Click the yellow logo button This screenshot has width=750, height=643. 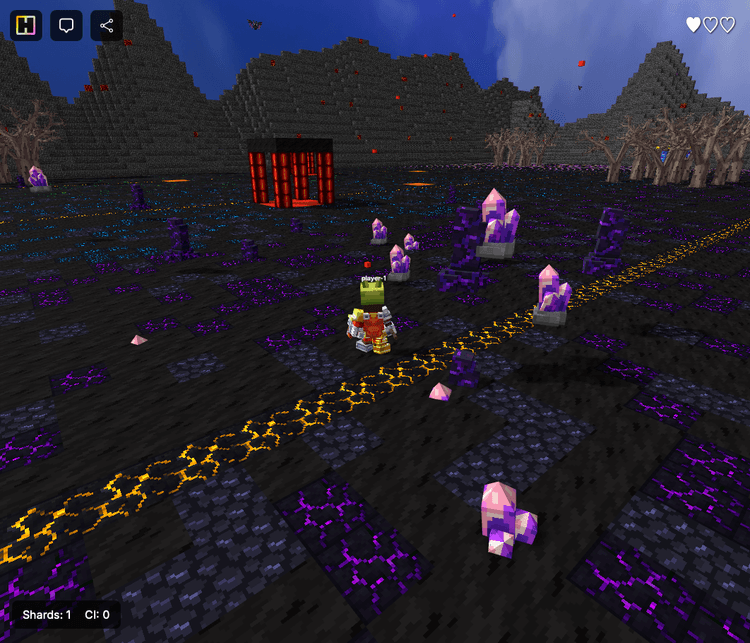click(x=28, y=26)
